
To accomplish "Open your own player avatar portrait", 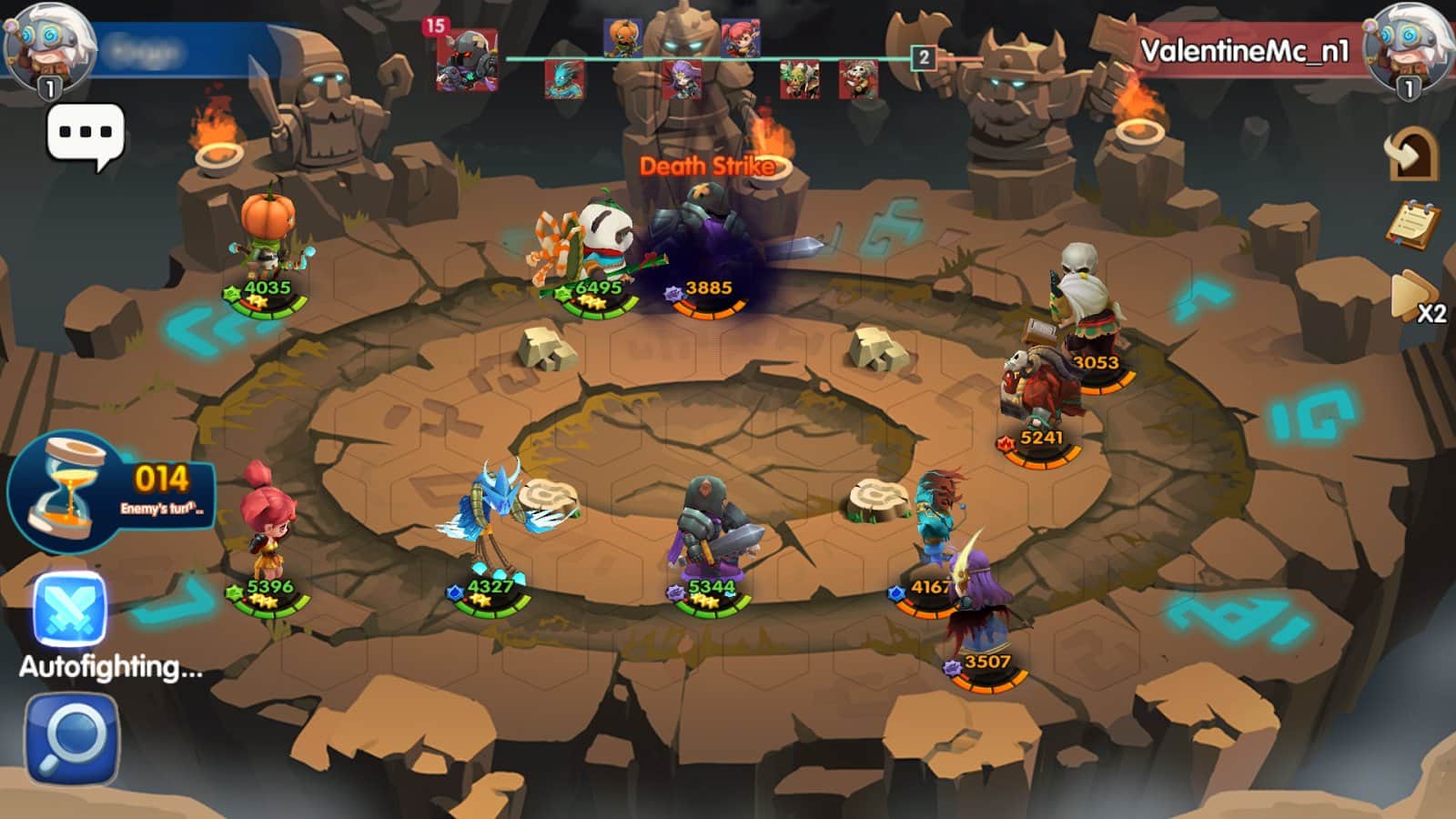I will tap(48, 47).
